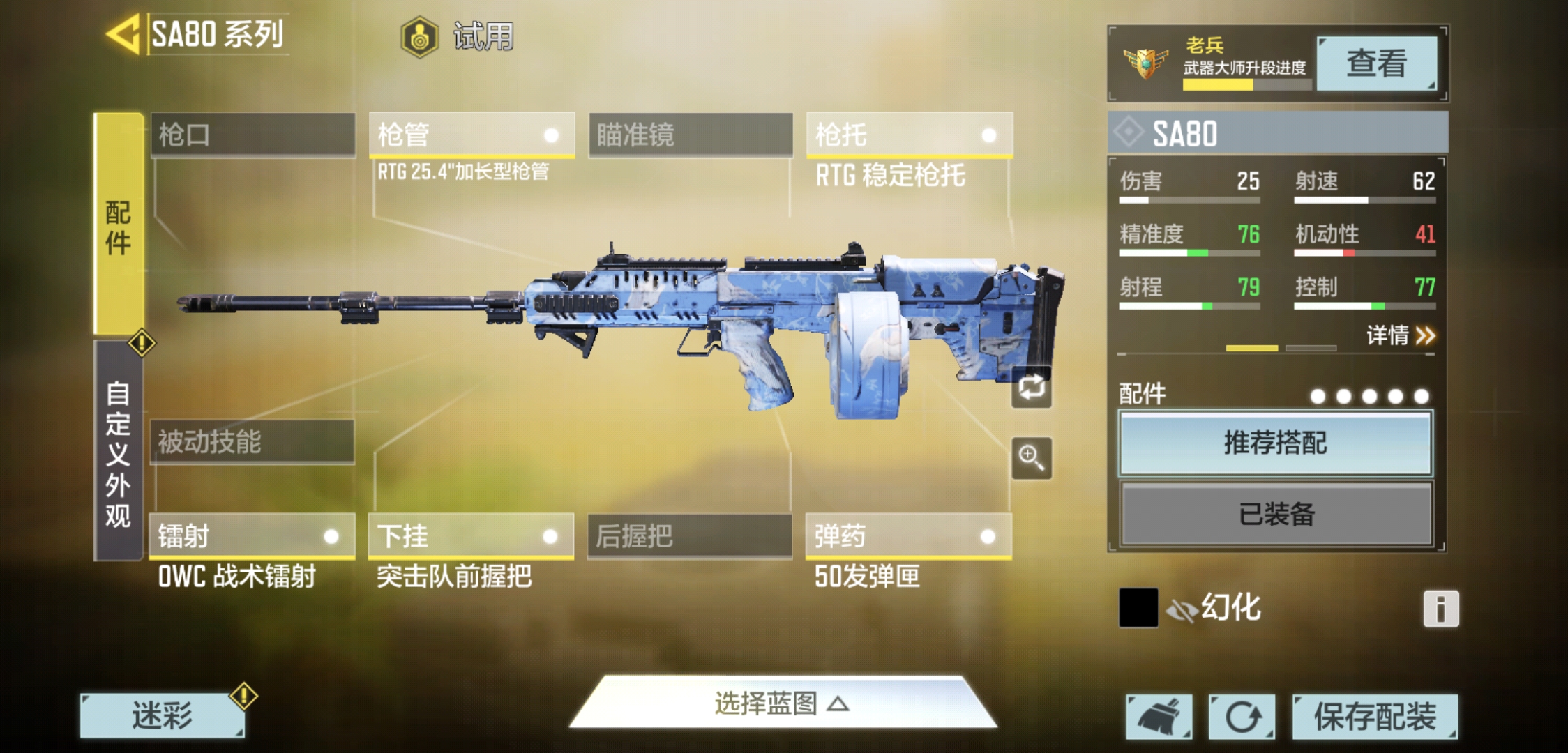
Task: Select the 枪口 muzzle attachment slot
Action: [252, 134]
